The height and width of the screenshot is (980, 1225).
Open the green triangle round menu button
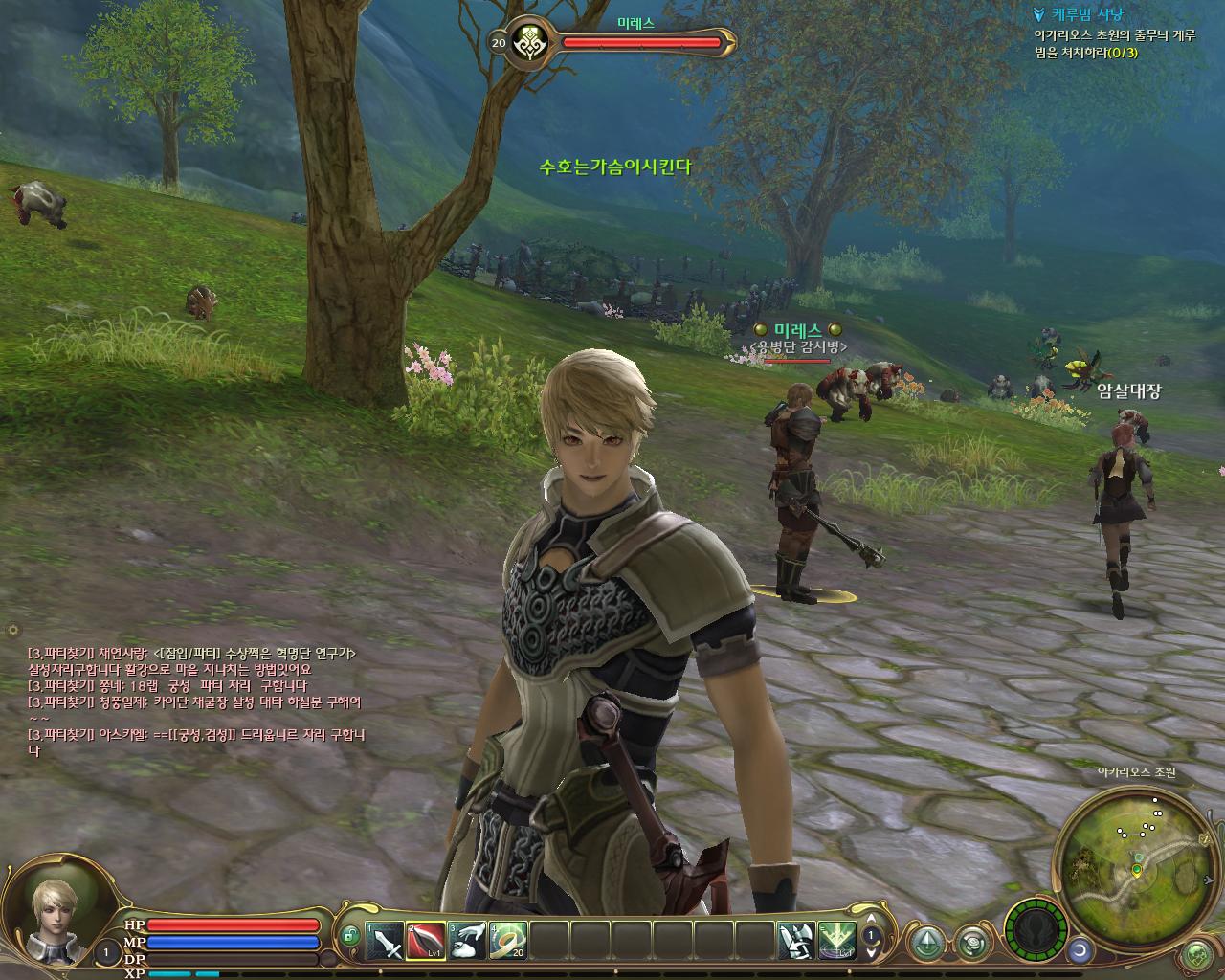click(926, 942)
